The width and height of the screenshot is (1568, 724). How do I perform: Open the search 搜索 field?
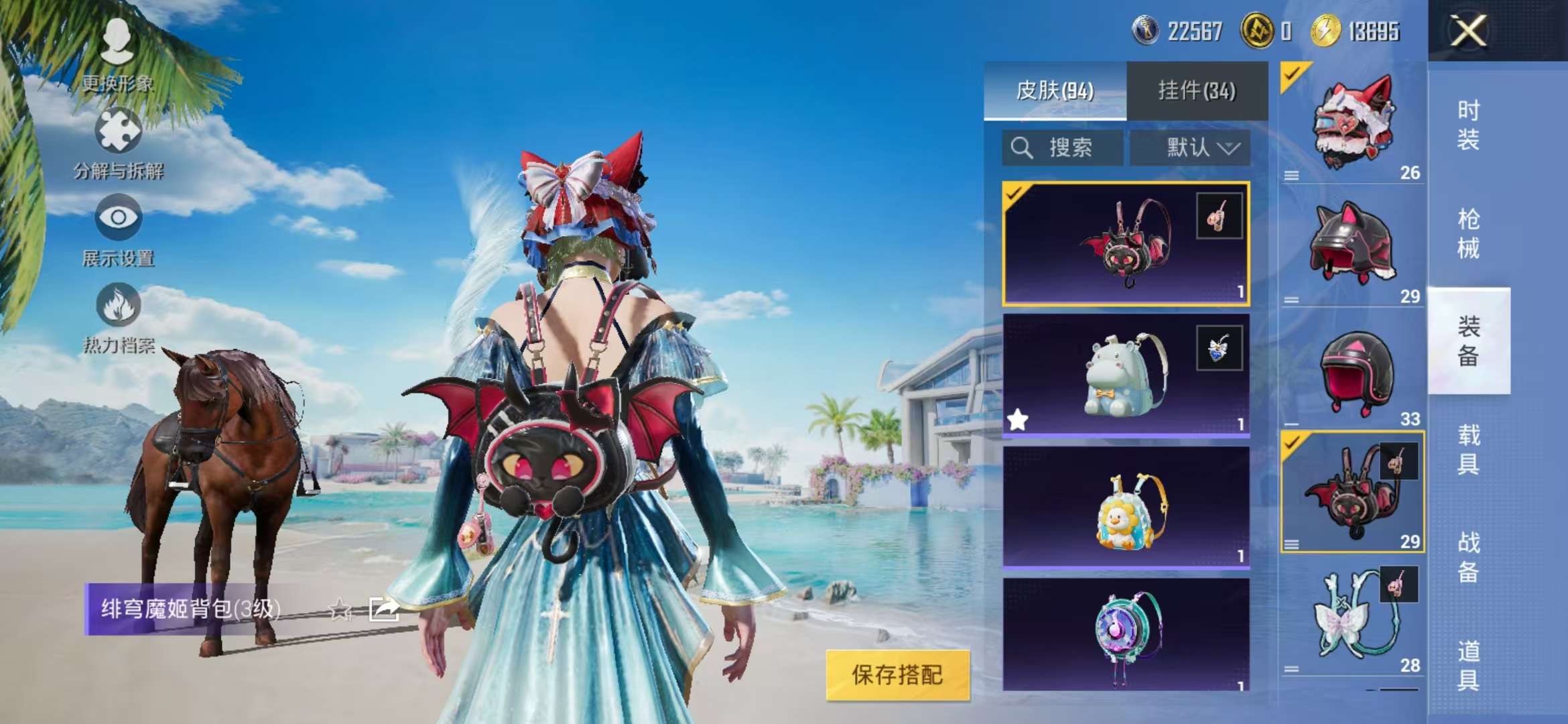tap(1061, 149)
